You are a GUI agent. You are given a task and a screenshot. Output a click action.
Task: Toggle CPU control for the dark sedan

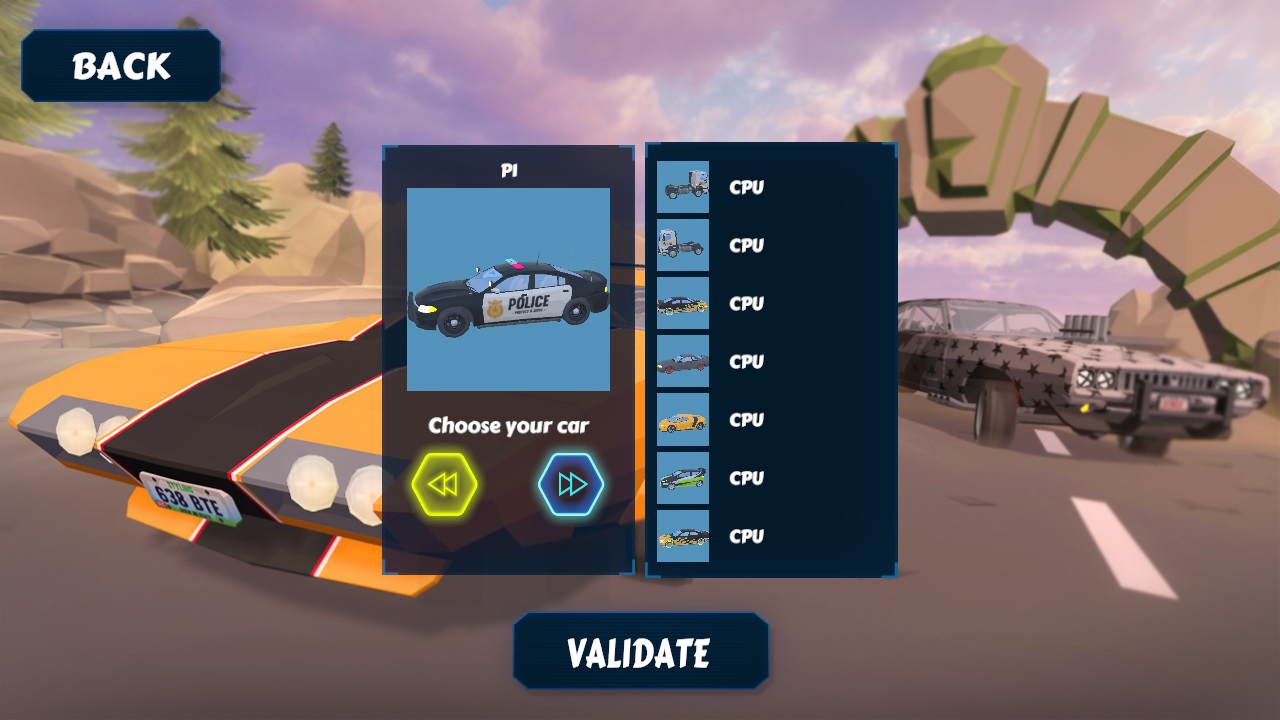745,362
